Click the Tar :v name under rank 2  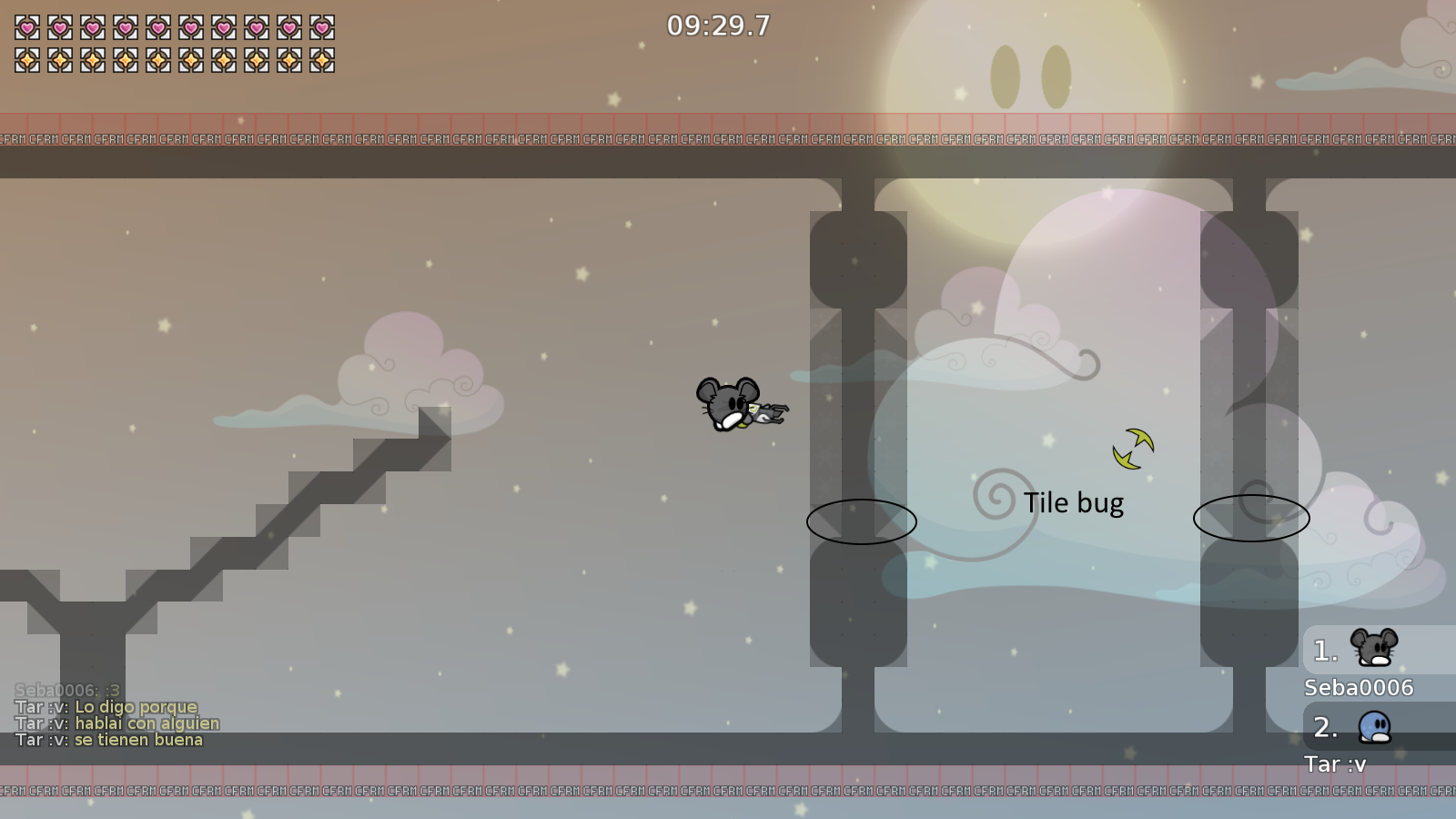tap(1334, 764)
